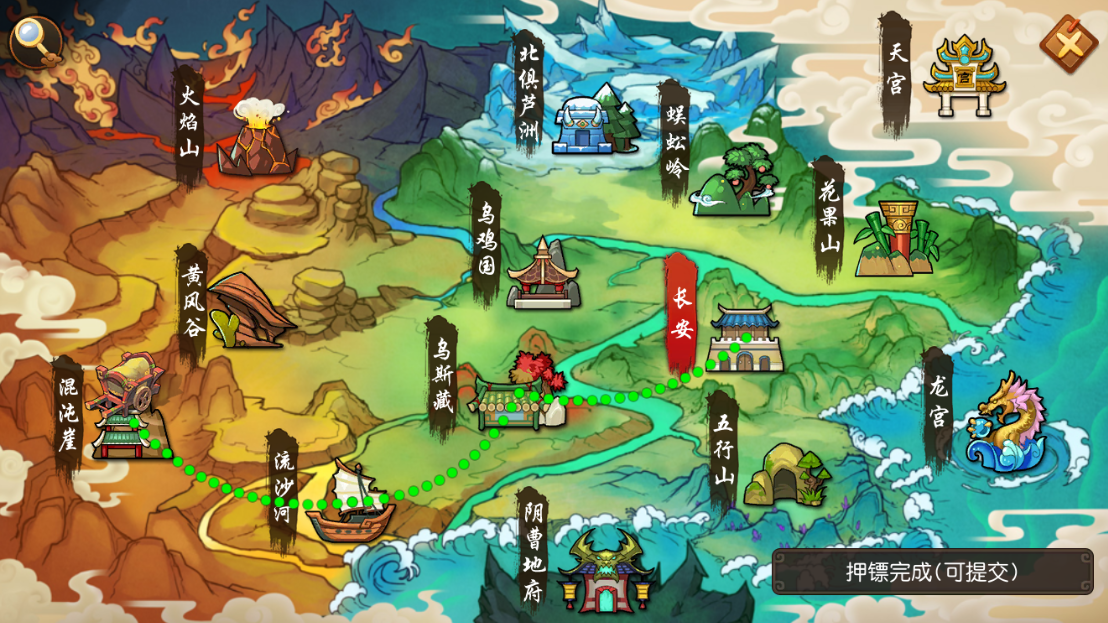Select the 天宫 heavenly palace location

point(961,75)
